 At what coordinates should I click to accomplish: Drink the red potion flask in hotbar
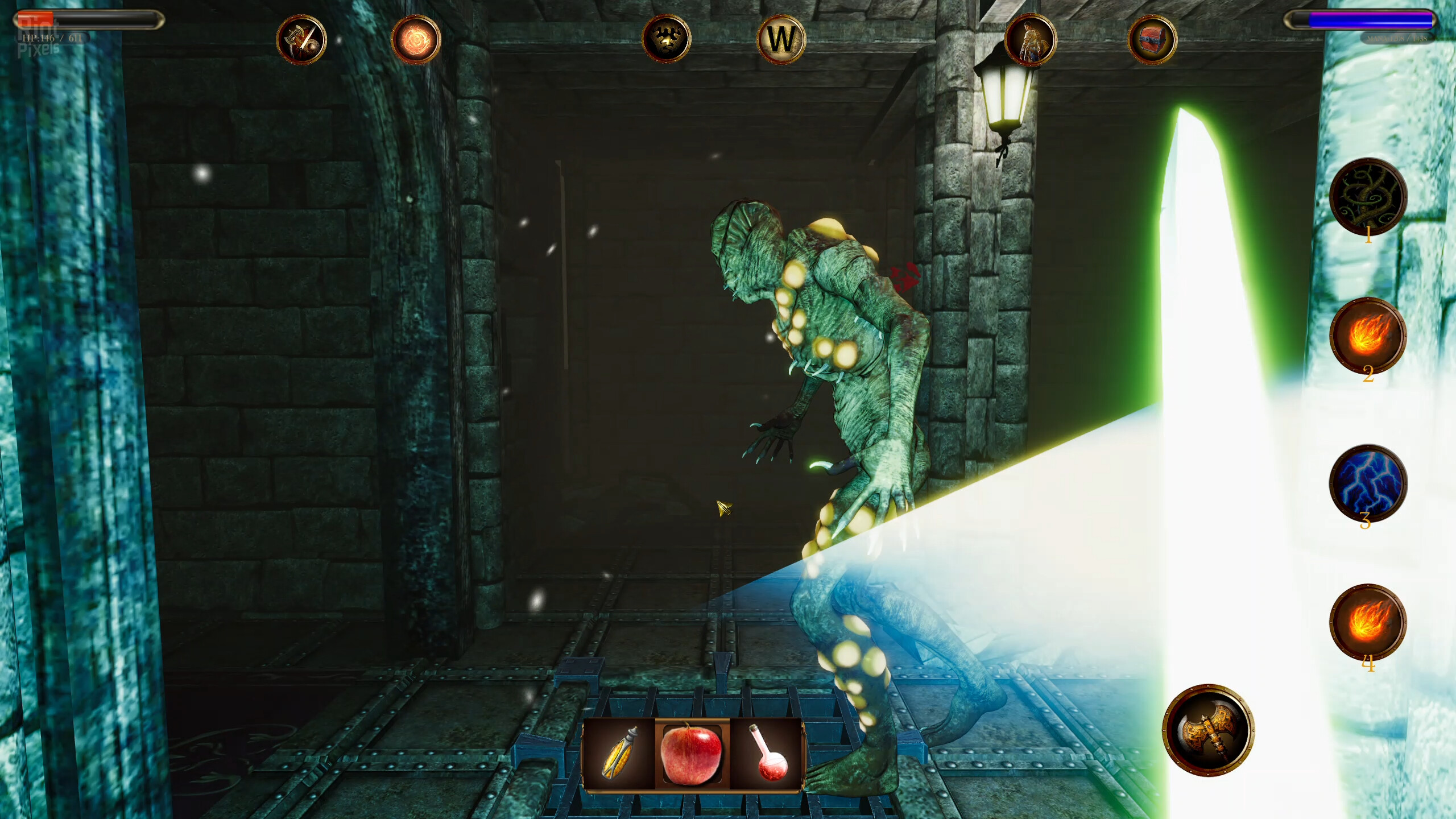(767, 754)
